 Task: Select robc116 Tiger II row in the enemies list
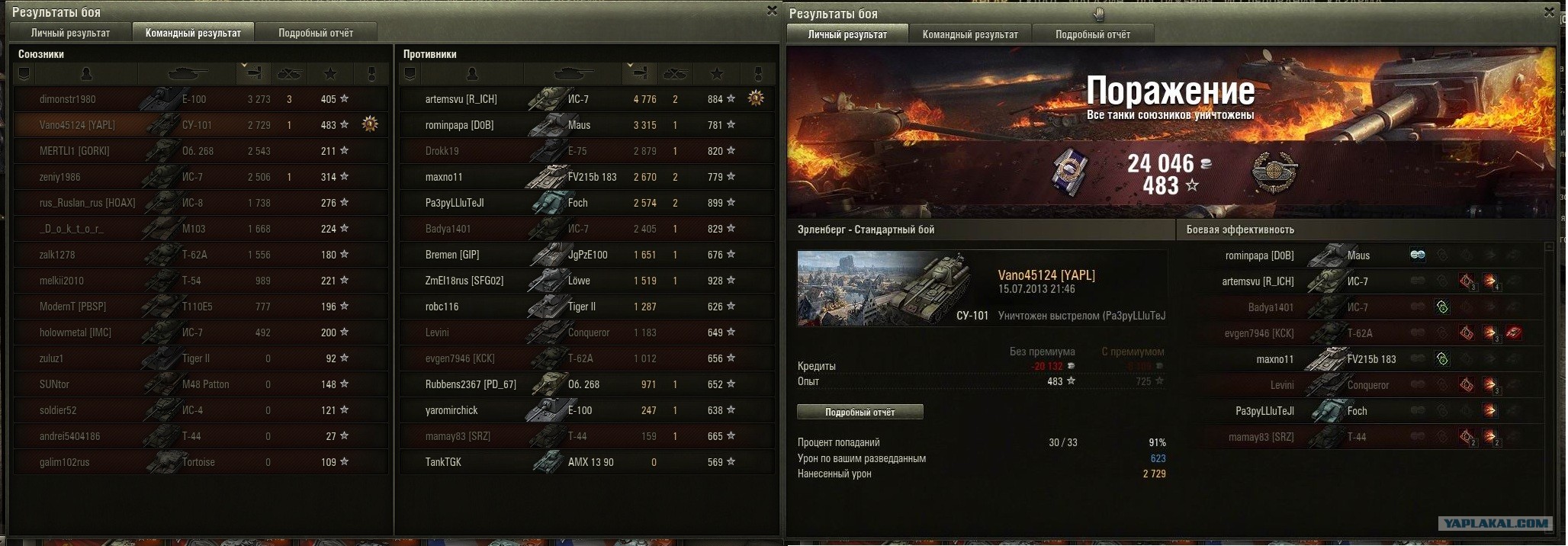click(586, 307)
